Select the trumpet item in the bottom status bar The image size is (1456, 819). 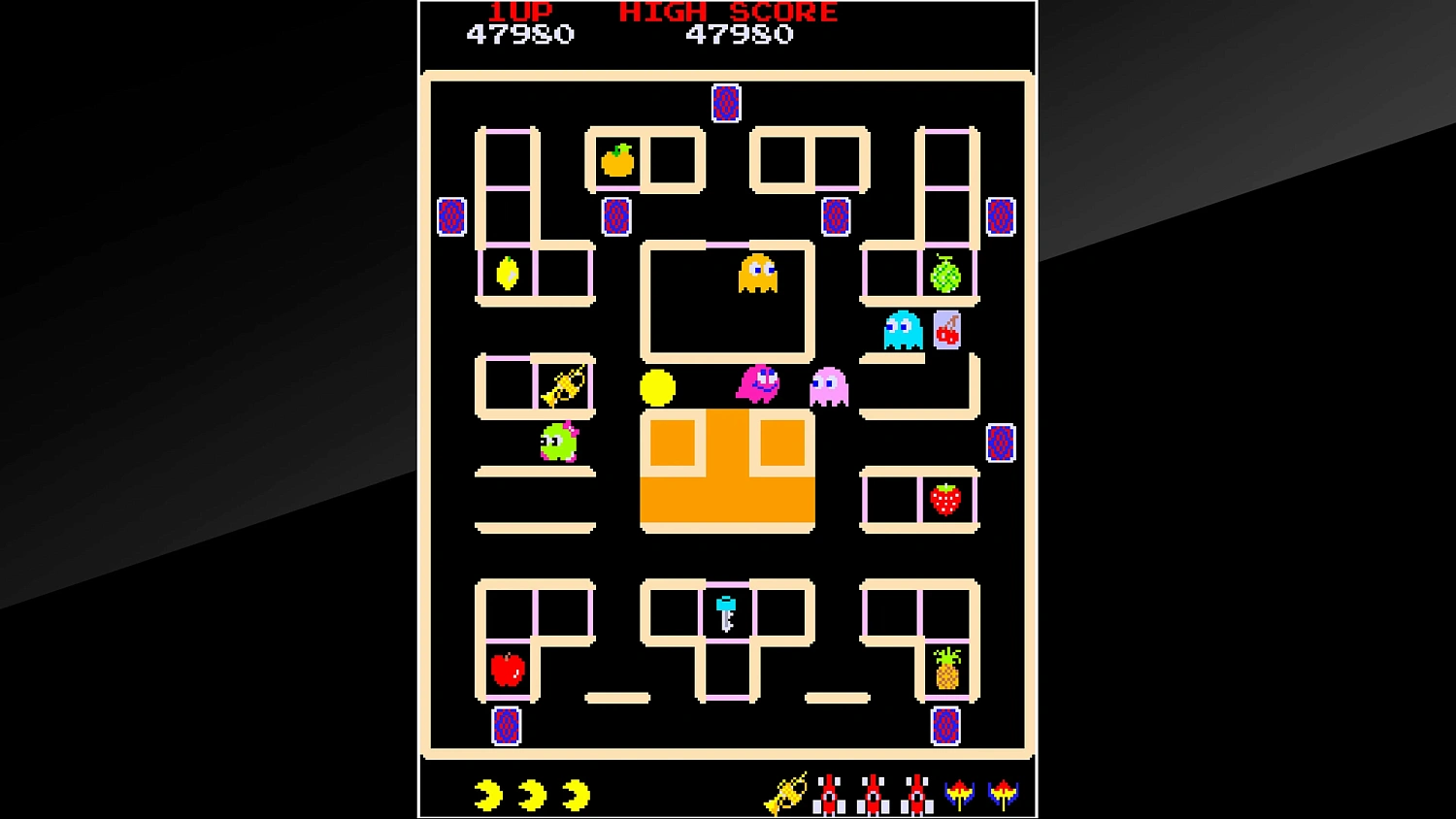(x=786, y=793)
